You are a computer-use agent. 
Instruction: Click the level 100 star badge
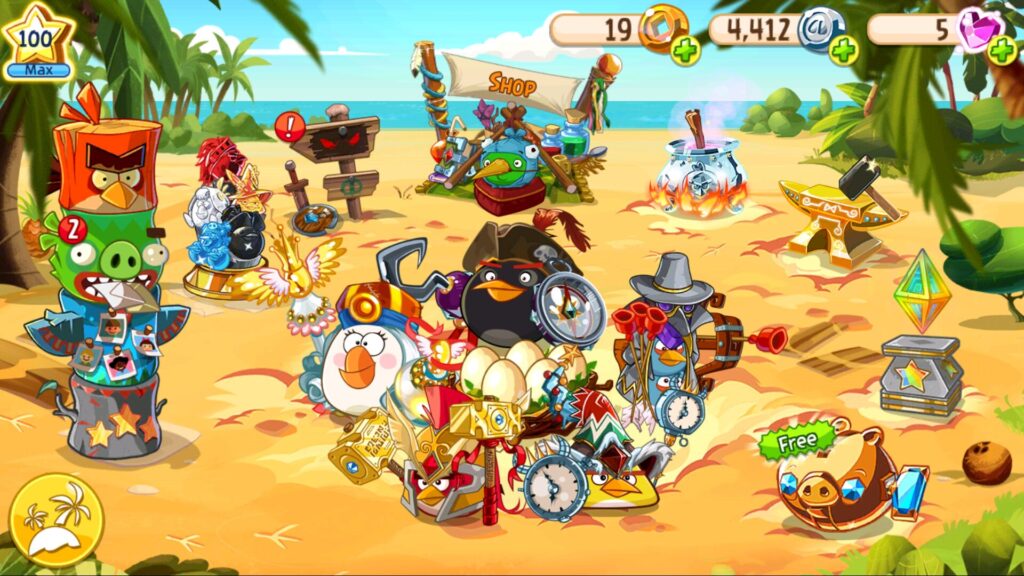tap(37, 41)
